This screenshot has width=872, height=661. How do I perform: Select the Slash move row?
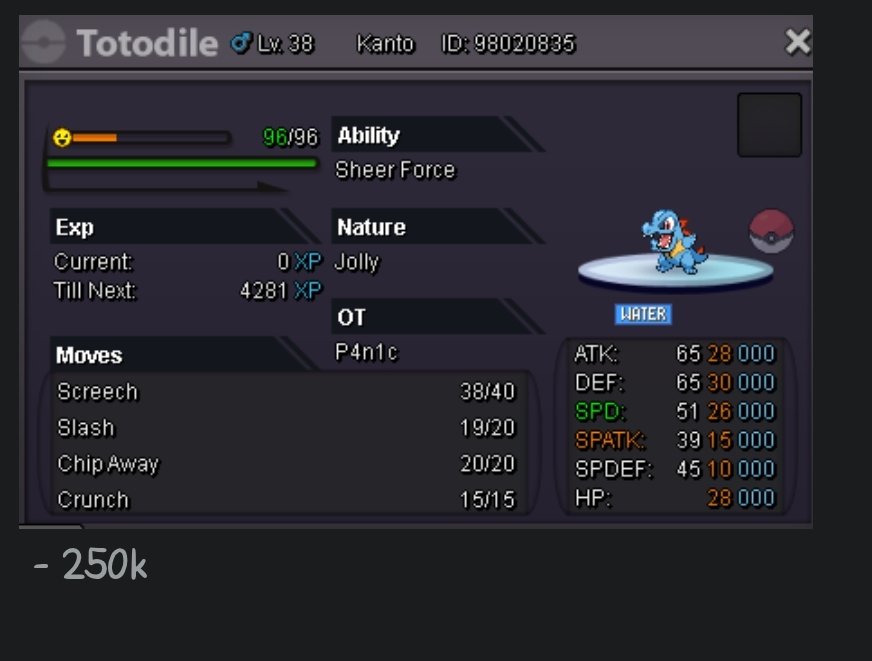point(286,428)
